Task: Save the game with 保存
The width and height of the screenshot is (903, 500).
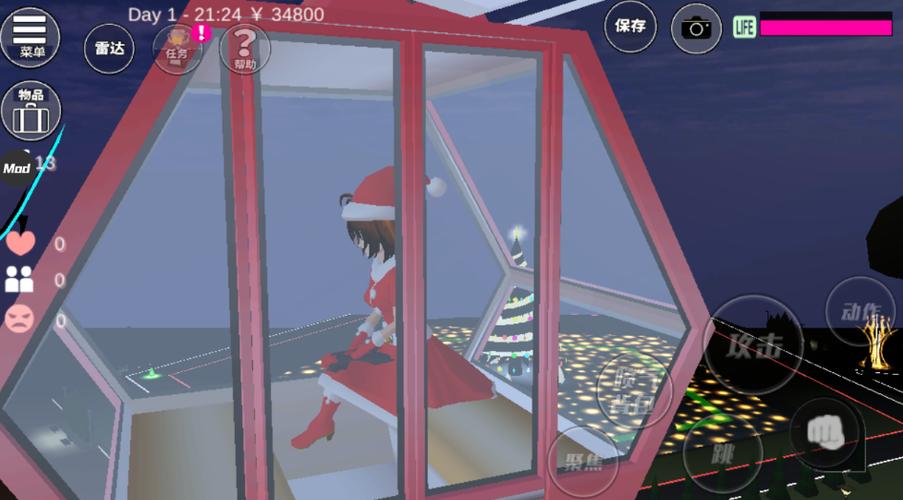Action: [631, 27]
